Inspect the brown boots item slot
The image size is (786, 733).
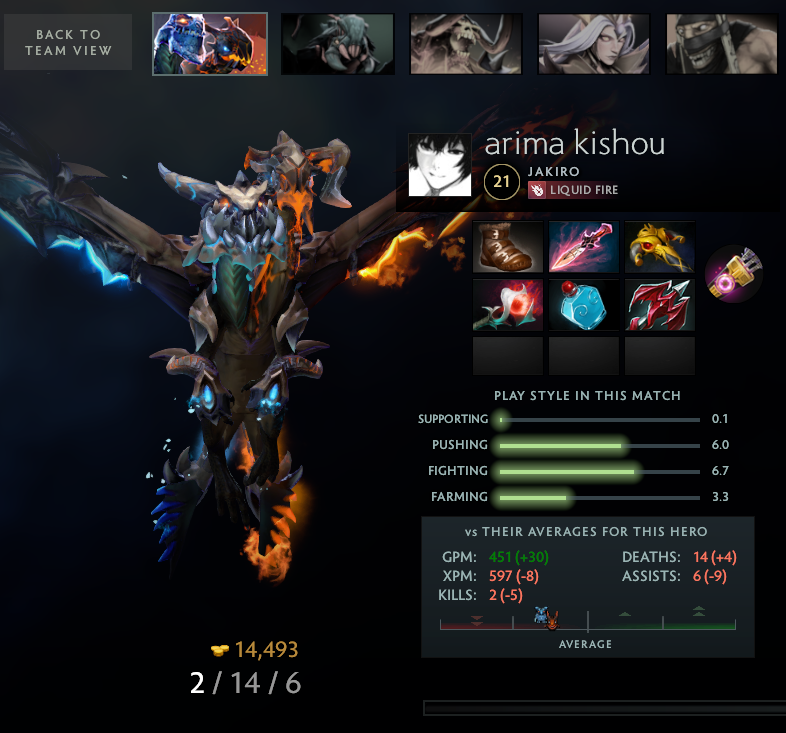point(508,247)
